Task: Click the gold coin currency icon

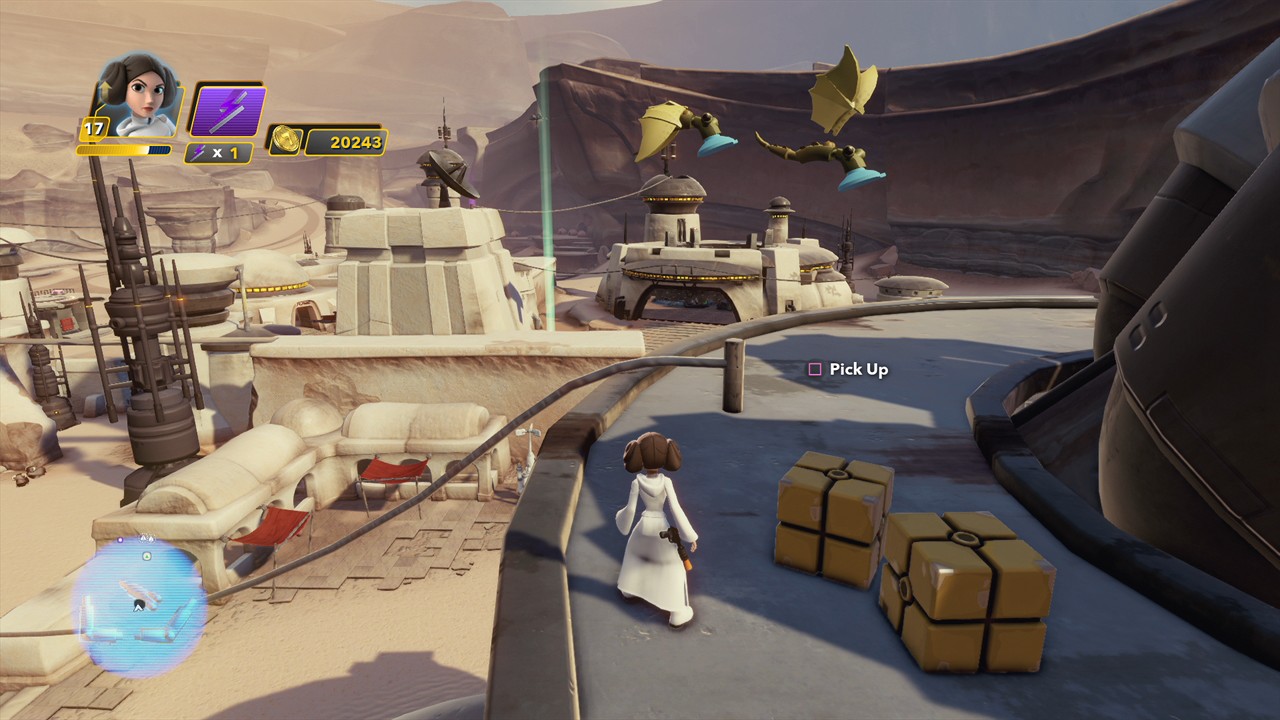Action: (x=282, y=141)
